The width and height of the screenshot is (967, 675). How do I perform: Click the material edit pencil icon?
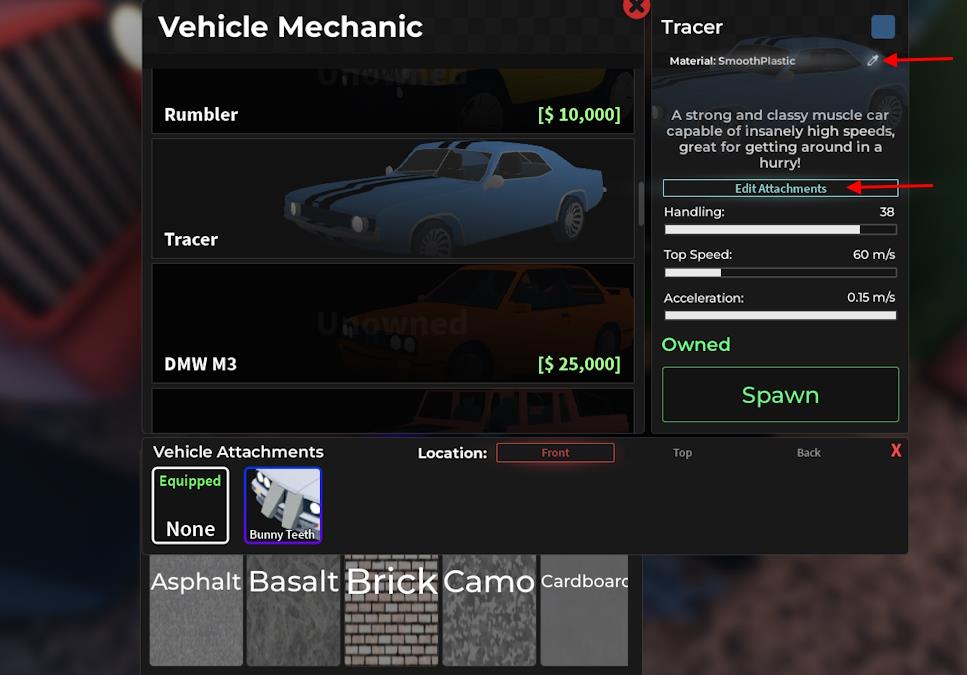click(x=873, y=61)
